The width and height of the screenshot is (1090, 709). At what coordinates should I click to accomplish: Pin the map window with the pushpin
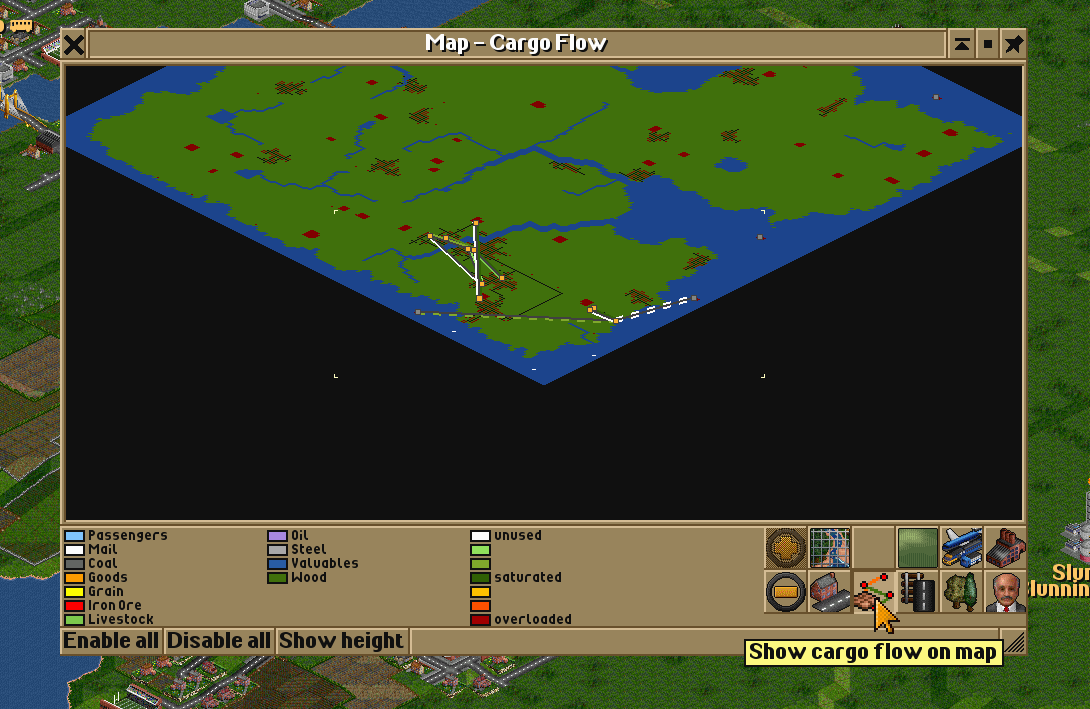pos(1013,44)
